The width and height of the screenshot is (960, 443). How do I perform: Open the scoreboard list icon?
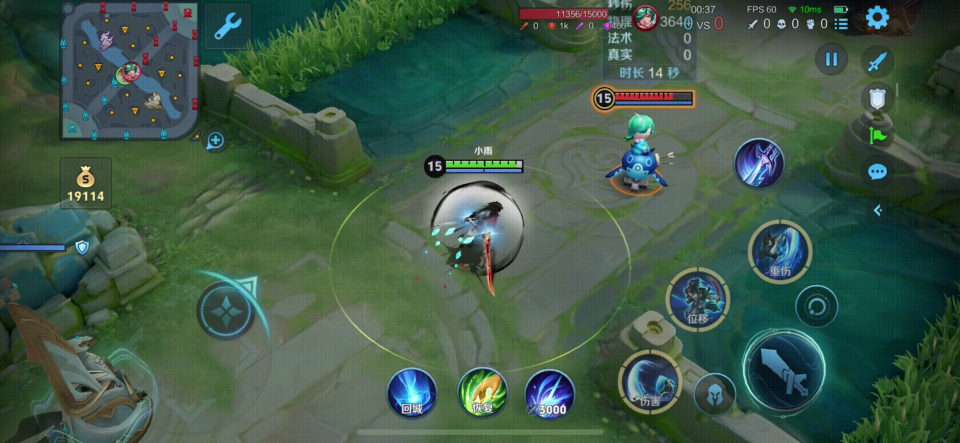coord(841,24)
